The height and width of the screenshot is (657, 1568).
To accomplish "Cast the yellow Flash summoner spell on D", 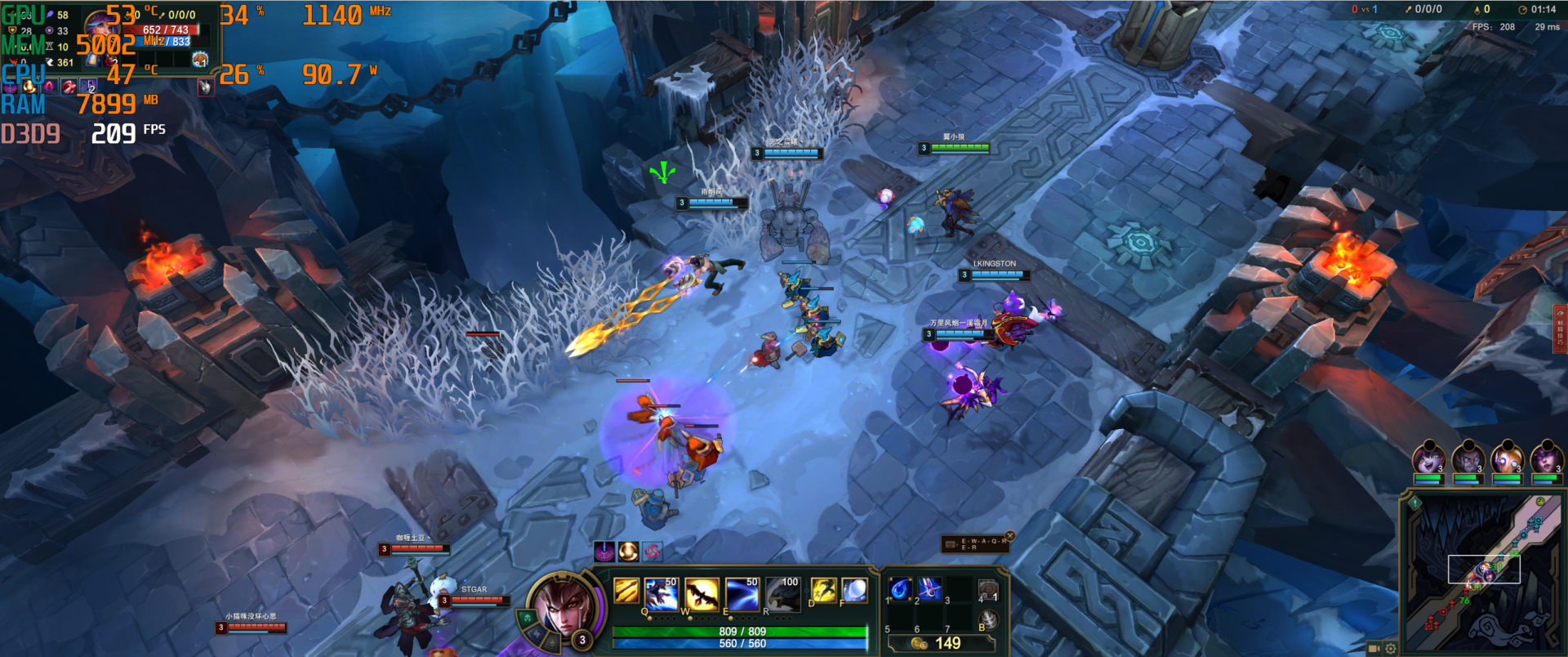I will (823, 589).
